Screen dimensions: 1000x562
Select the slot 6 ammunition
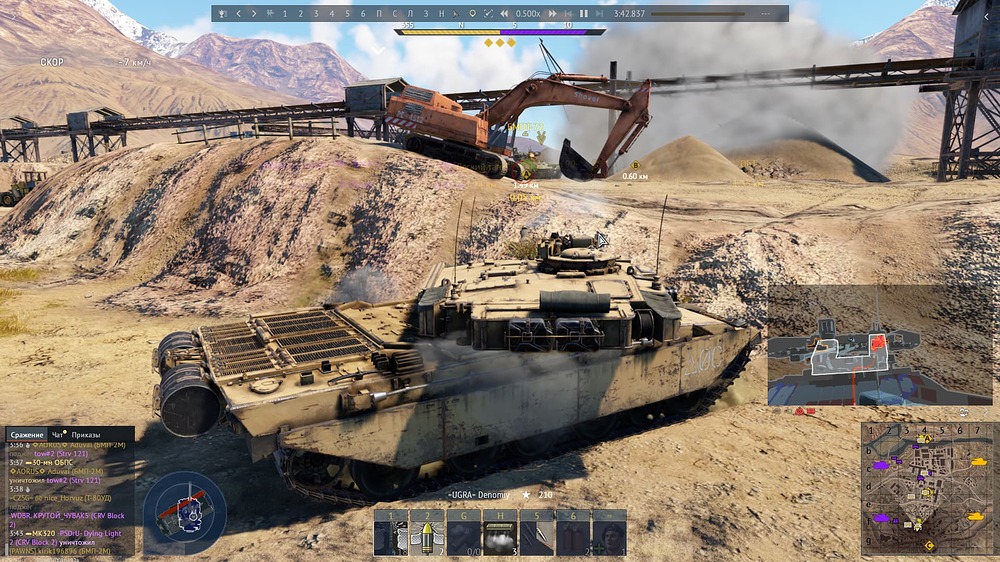point(573,534)
